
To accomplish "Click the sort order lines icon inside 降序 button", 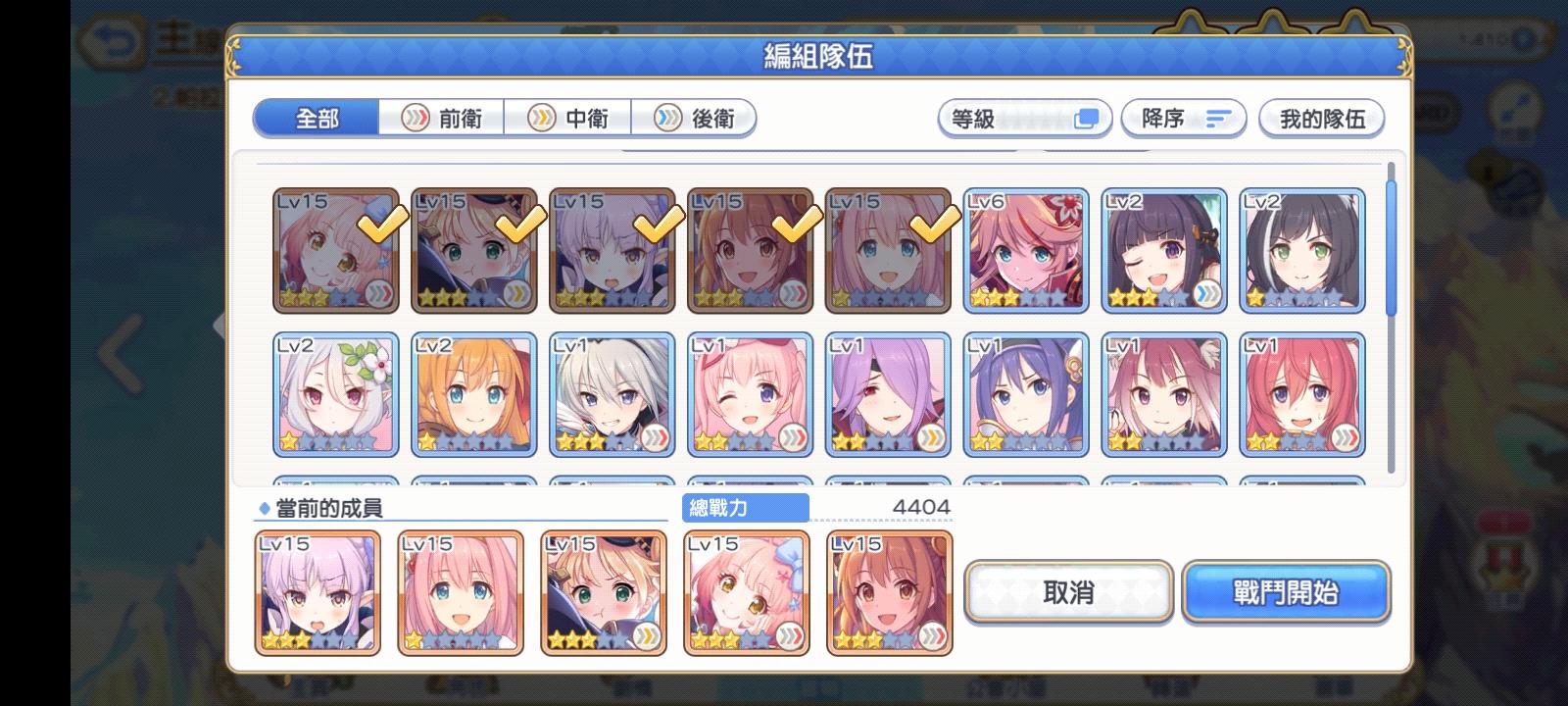I will (1217, 118).
